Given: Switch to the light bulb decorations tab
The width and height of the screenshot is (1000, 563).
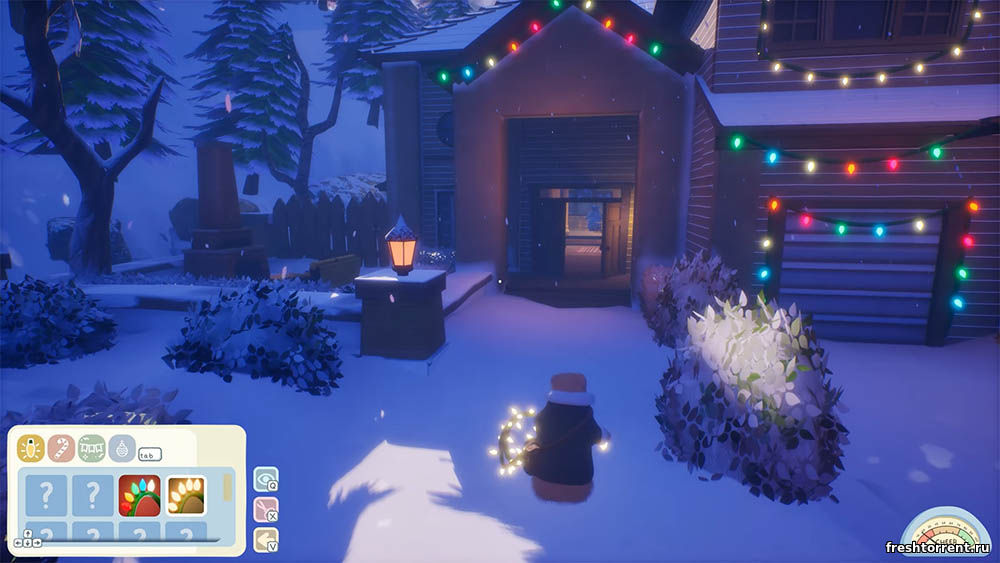Looking at the screenshot, I should (31, 449).
